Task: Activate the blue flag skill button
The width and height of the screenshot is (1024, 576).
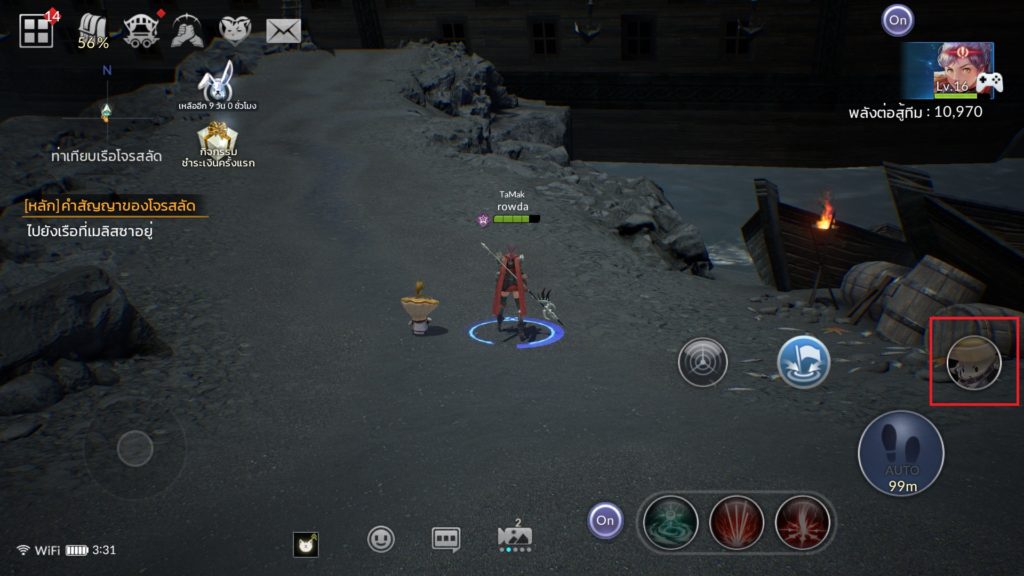Action: click(x=804, y=361)
